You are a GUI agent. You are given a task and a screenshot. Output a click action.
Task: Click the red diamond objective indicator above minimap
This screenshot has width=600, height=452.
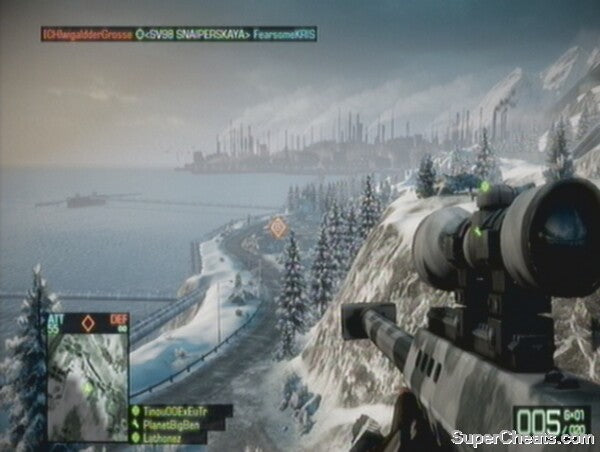pyautogui.click(x=87, y=322)
